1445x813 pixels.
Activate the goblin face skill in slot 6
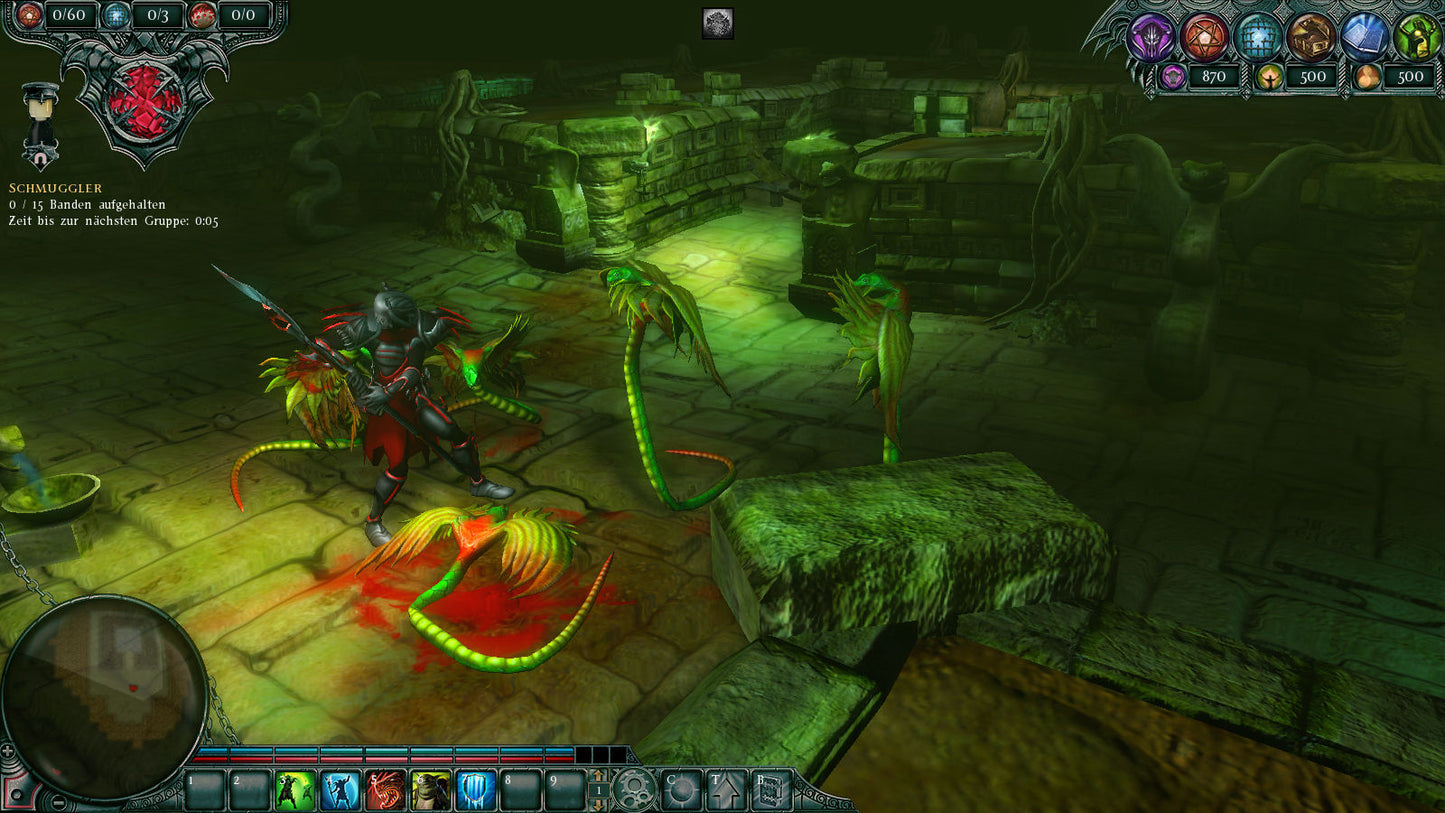point(431,790)
